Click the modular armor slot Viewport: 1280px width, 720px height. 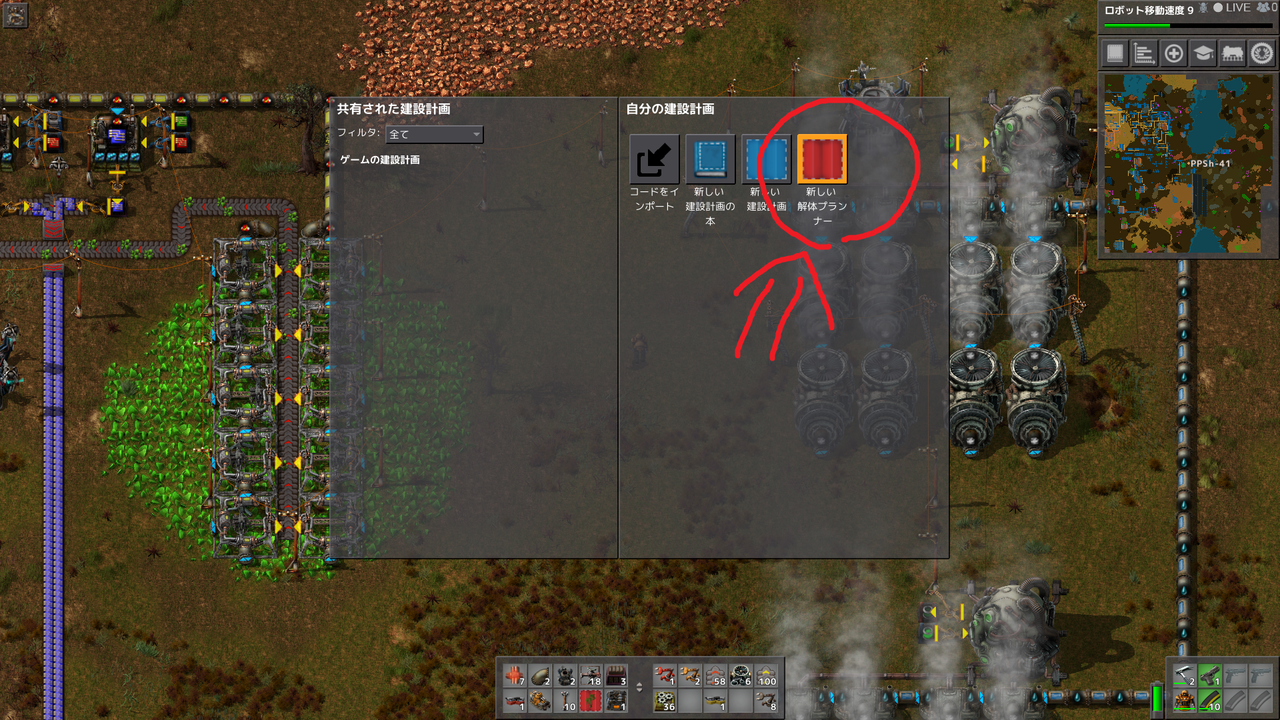(x=1184, y=702)
